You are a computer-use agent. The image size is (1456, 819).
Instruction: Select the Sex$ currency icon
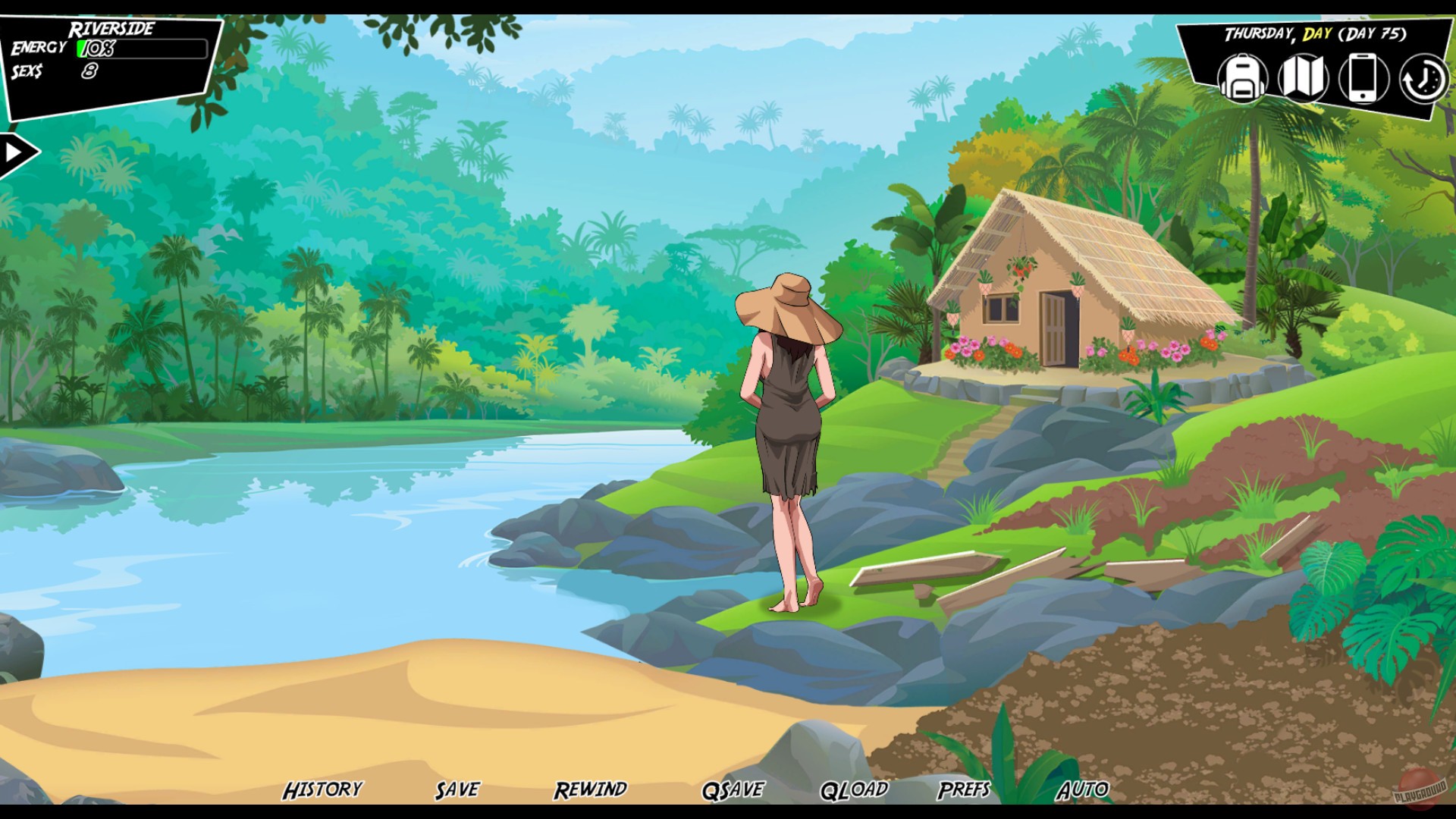[x=27, y=72]
